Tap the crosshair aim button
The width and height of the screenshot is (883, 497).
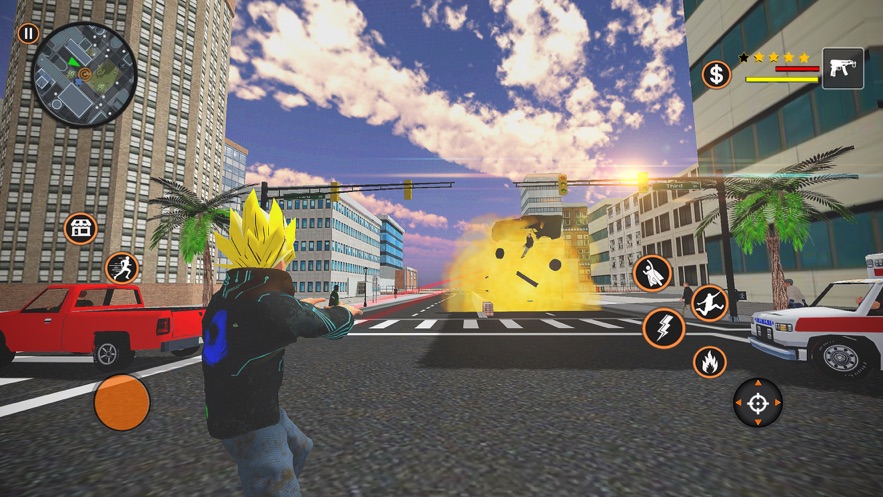(758, 403)
